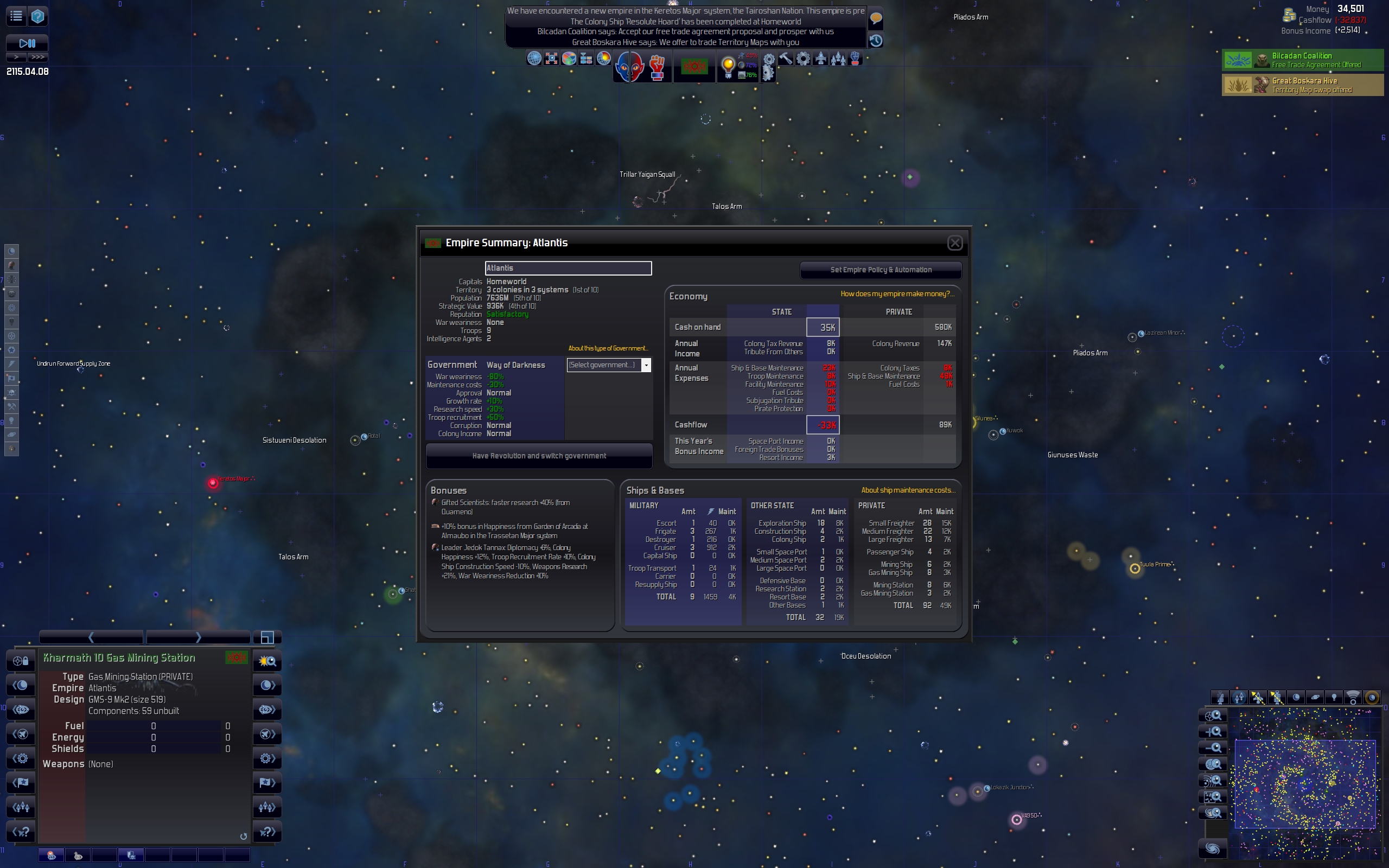
Task: Close the Empire Summary window
Action: [x=954, y=243]
